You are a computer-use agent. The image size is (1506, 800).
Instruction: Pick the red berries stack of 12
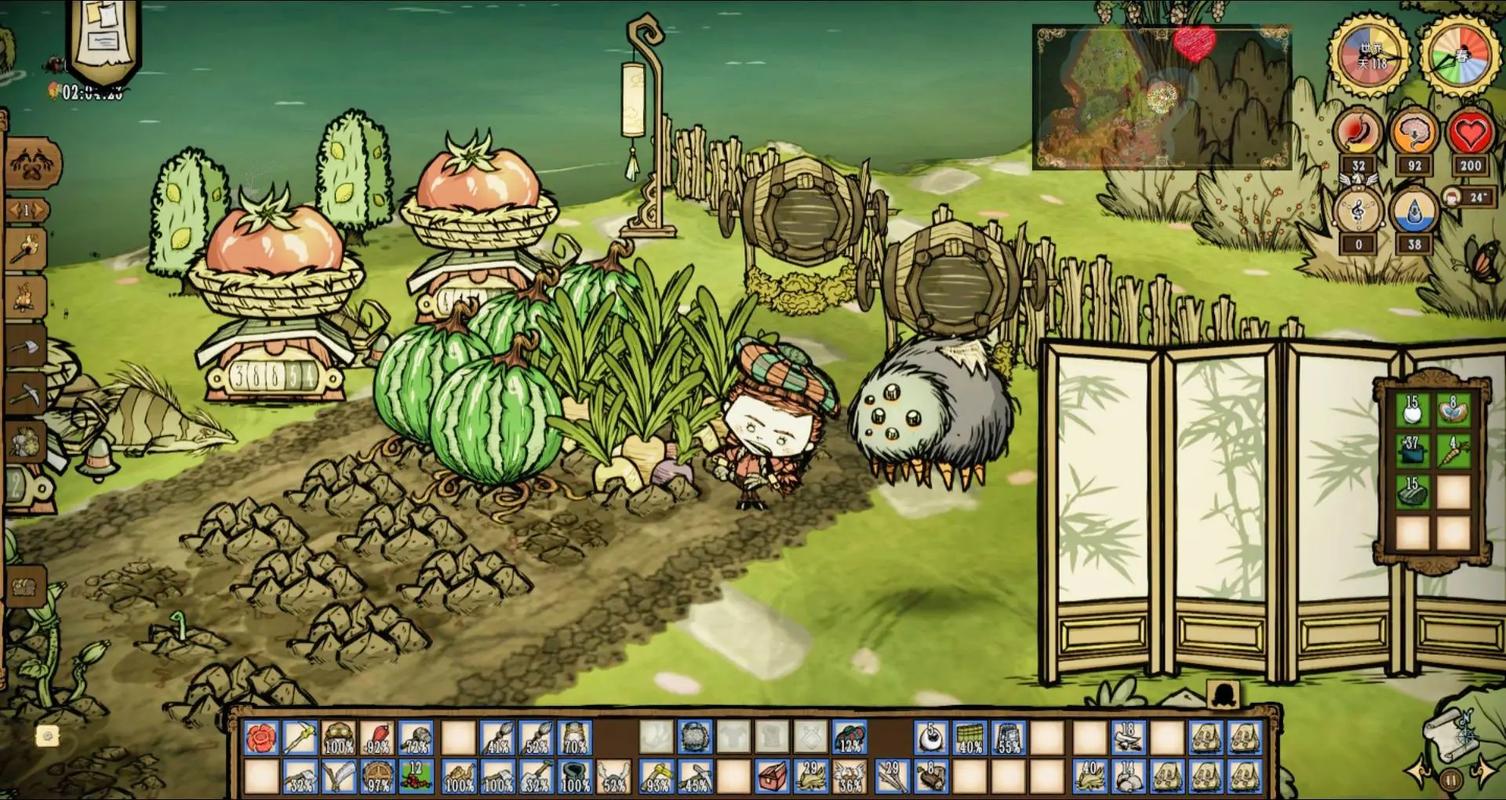point(416,776)
